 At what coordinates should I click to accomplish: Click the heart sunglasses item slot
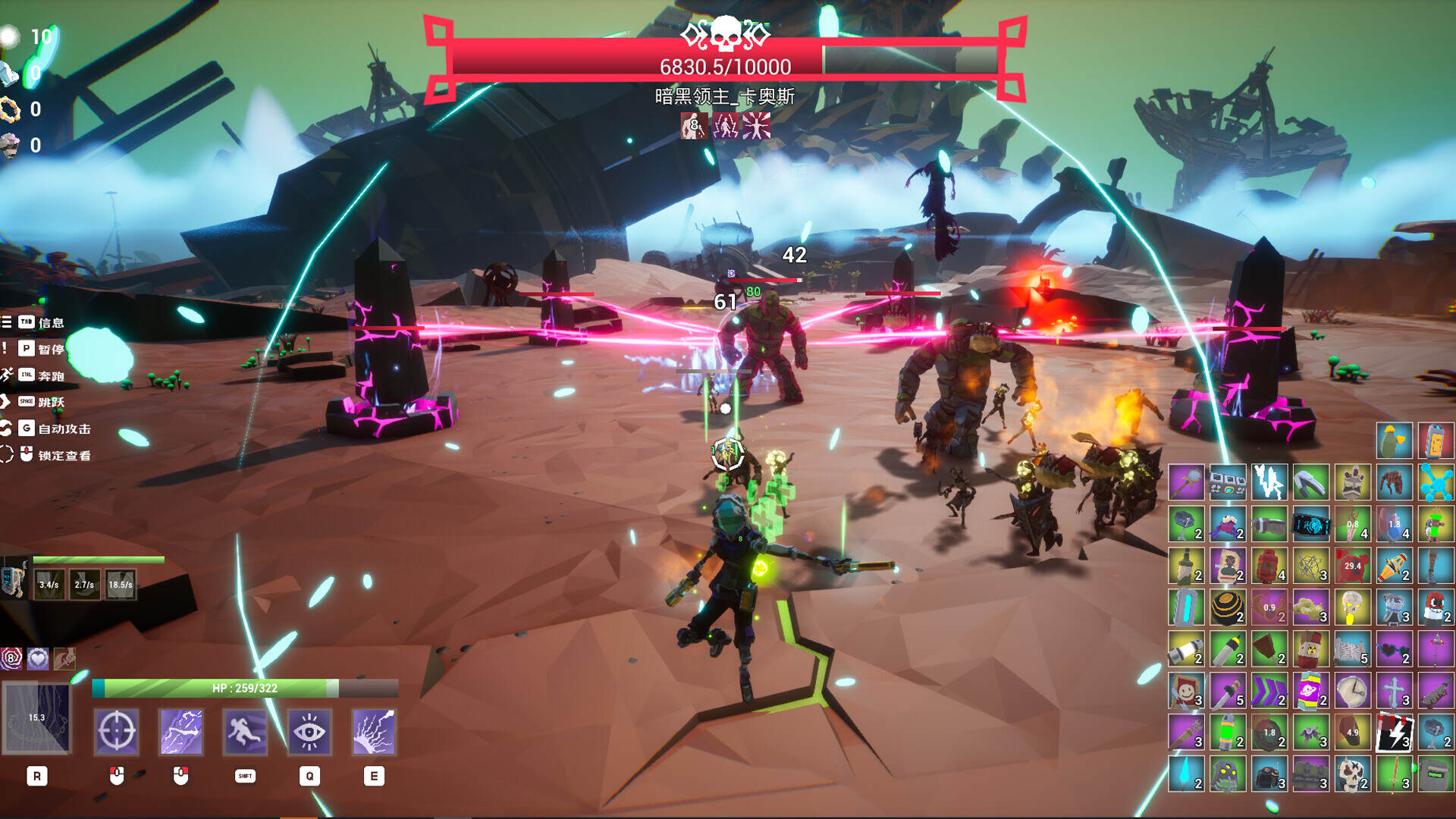click(x=1394, y=649)
